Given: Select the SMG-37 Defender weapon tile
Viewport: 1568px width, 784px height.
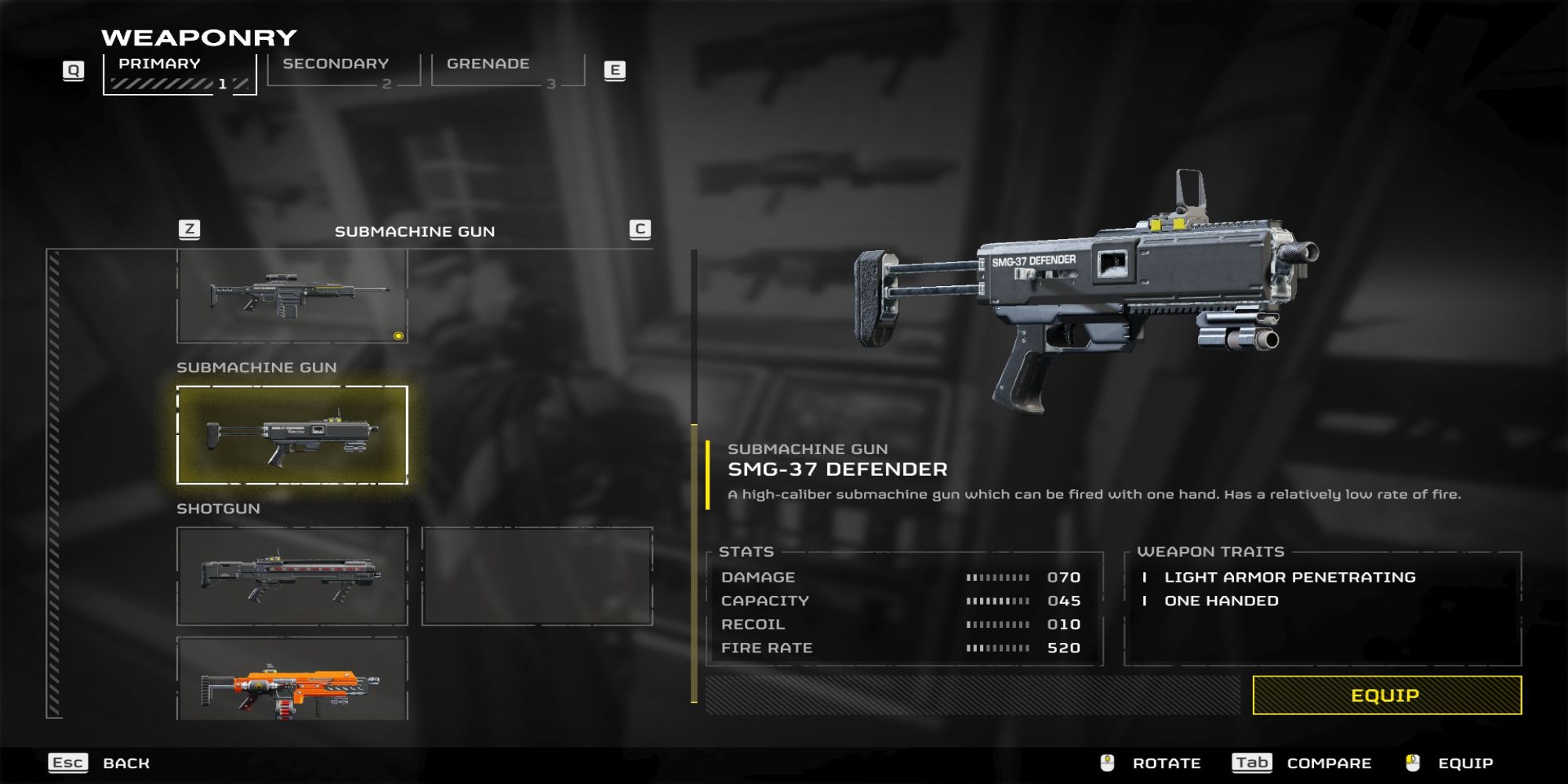Looking at the screenshot, I should point(292,435).
